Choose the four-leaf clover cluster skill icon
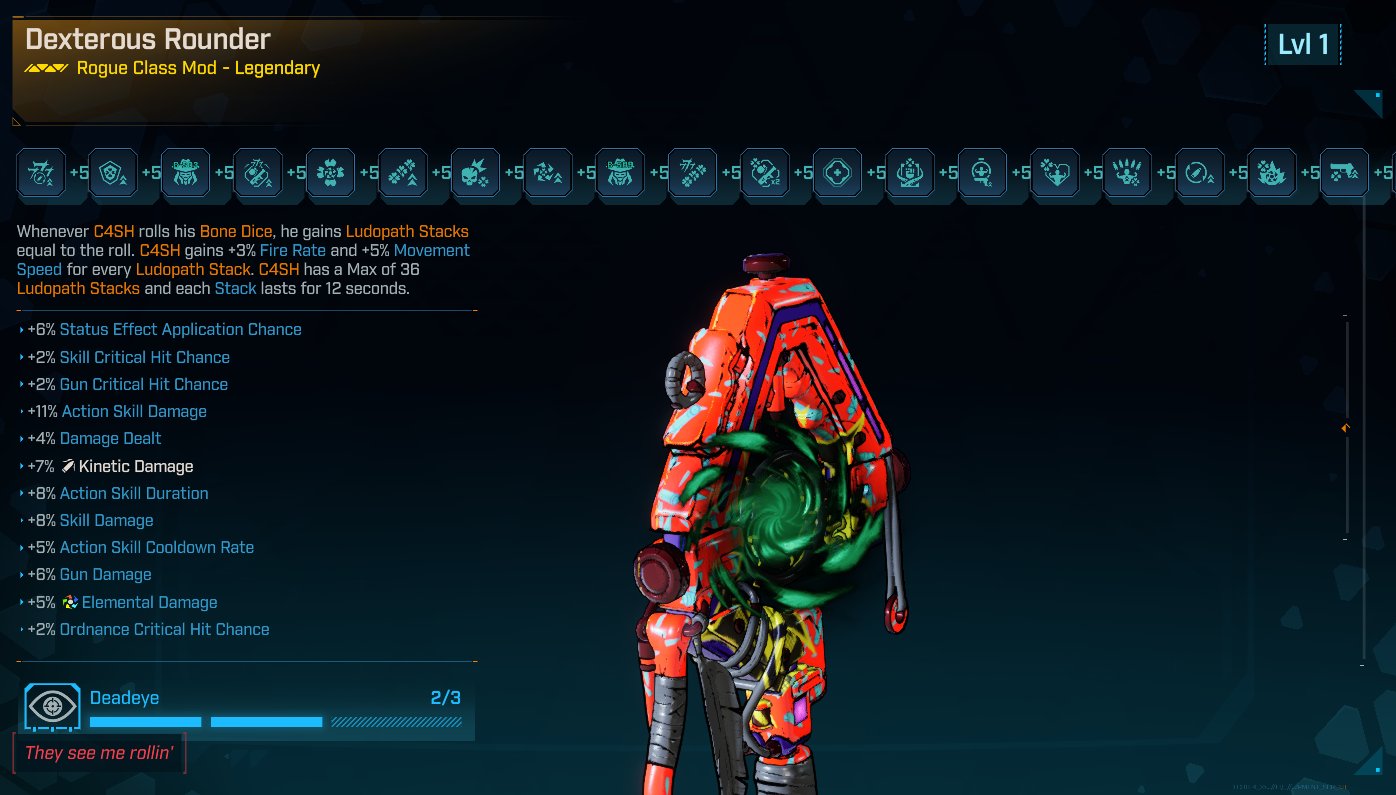1396x795 pixels. 330,174
